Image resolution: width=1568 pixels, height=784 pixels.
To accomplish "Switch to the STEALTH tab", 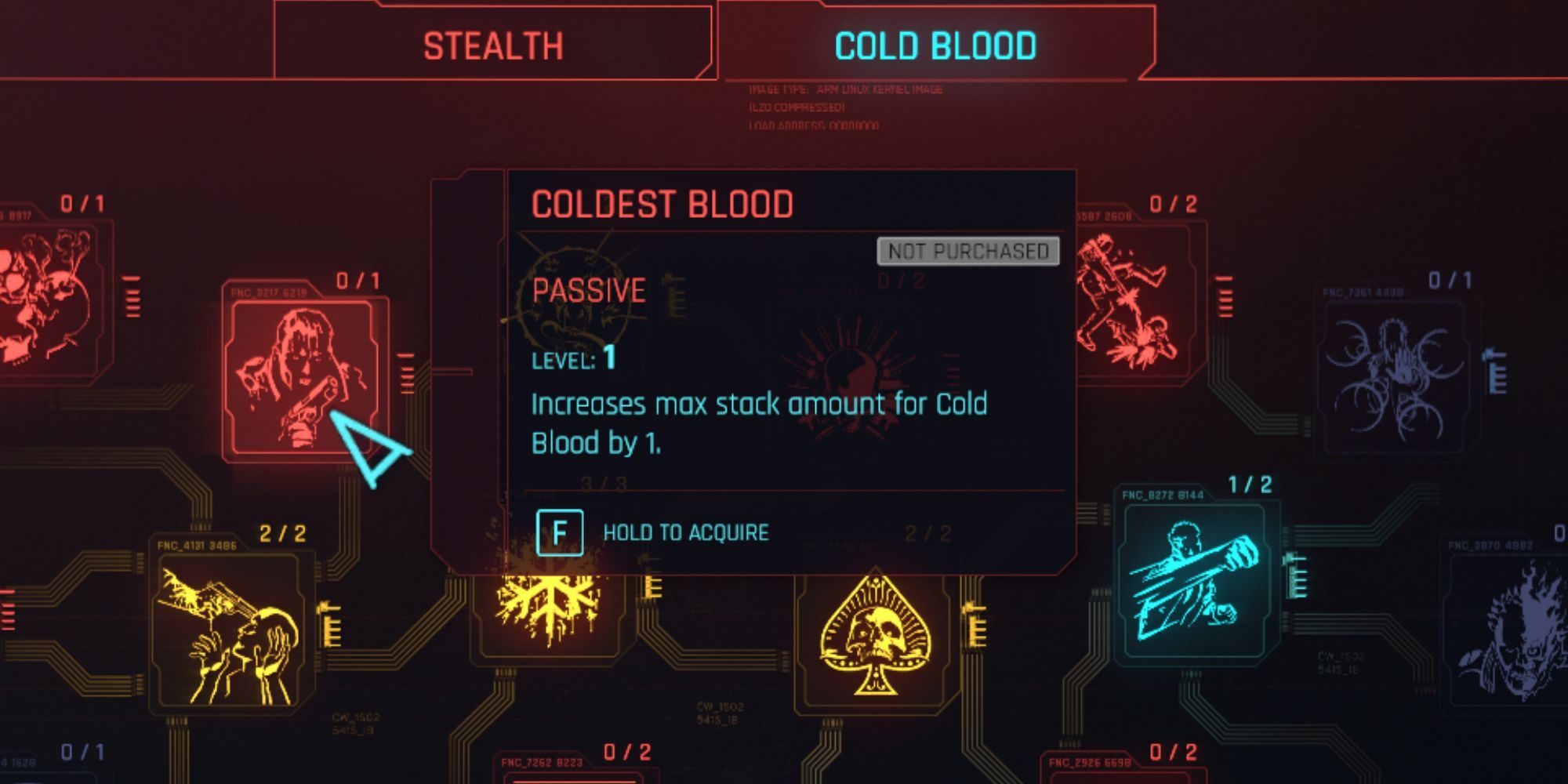I will pos(492,45).
